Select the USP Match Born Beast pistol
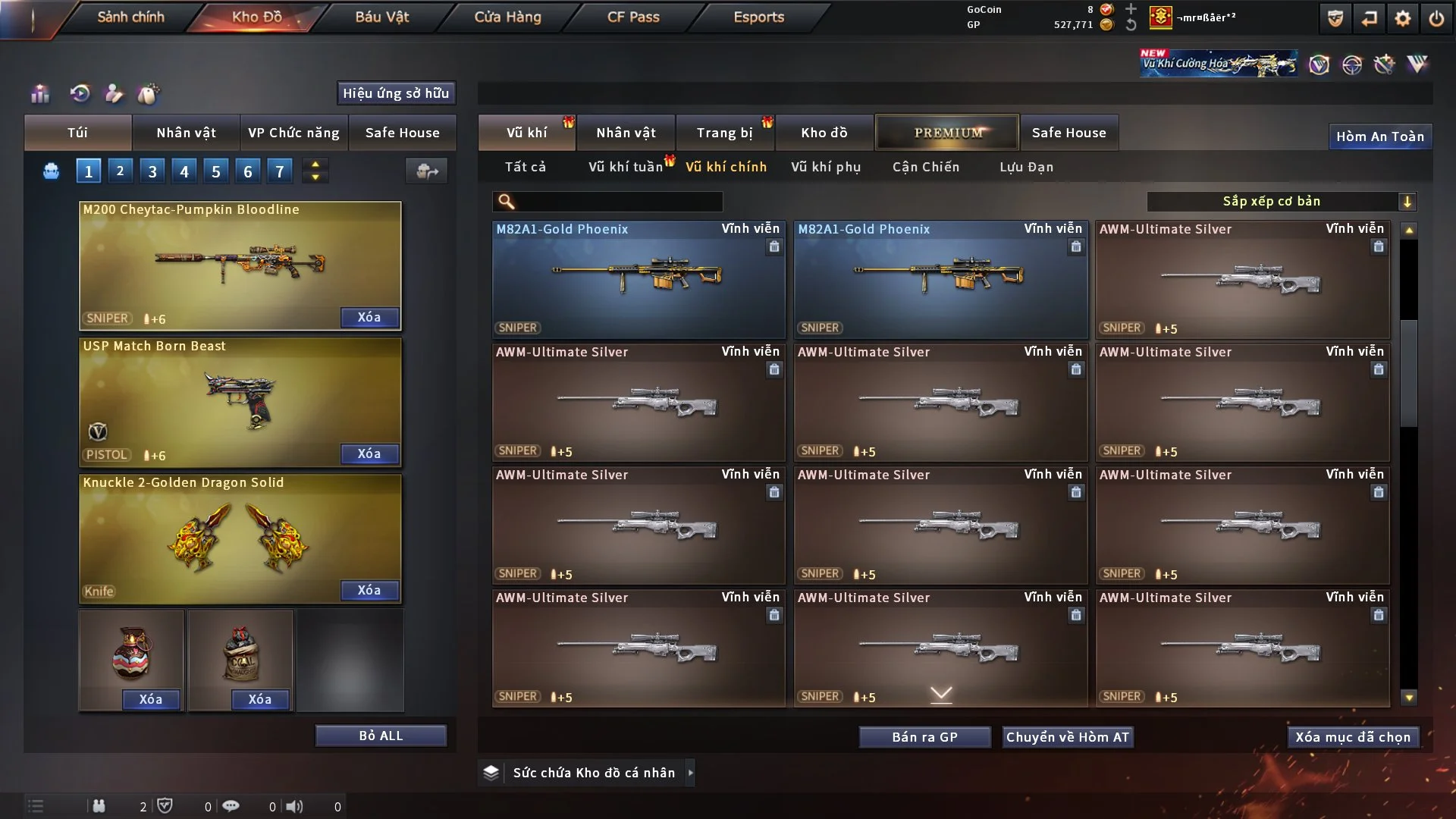The height and width of the screenshot is (819, 1456). click(x=240, y=402)
